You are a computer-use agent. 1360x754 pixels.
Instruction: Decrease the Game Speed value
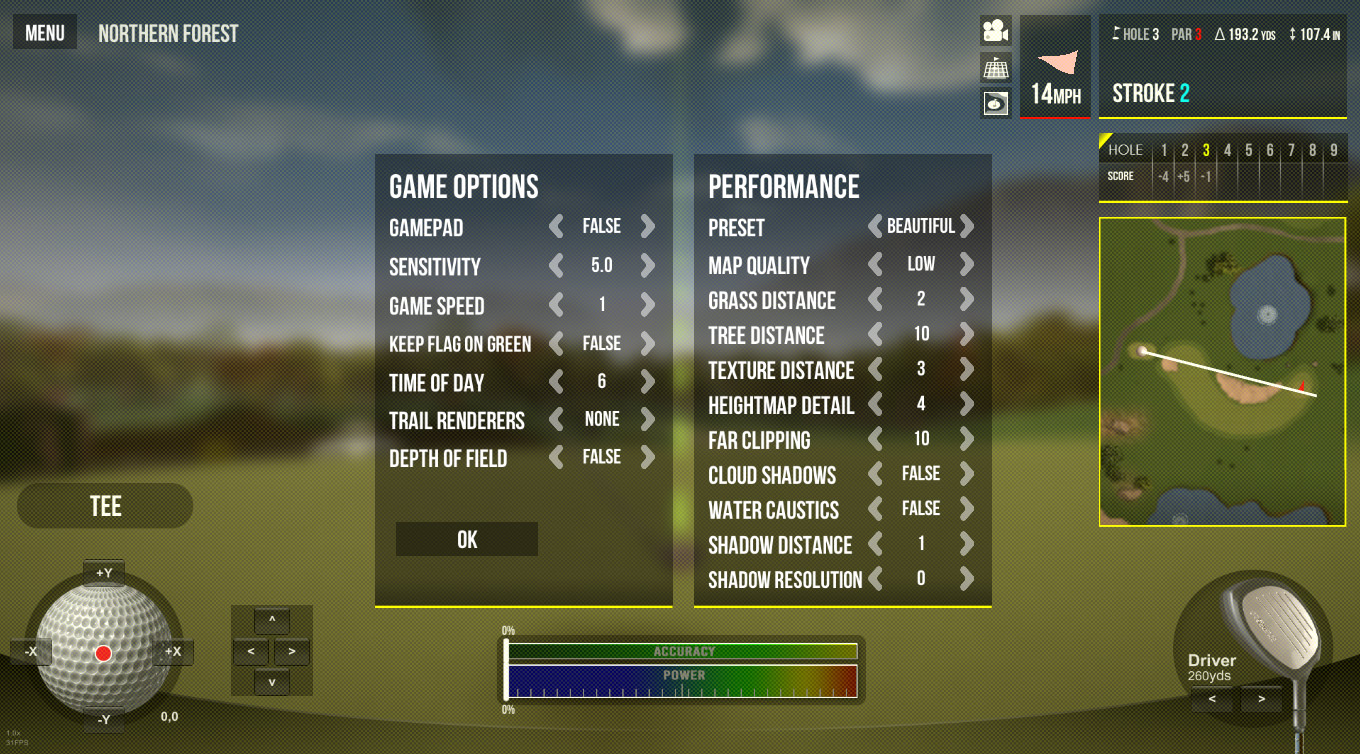click(556, 305)
